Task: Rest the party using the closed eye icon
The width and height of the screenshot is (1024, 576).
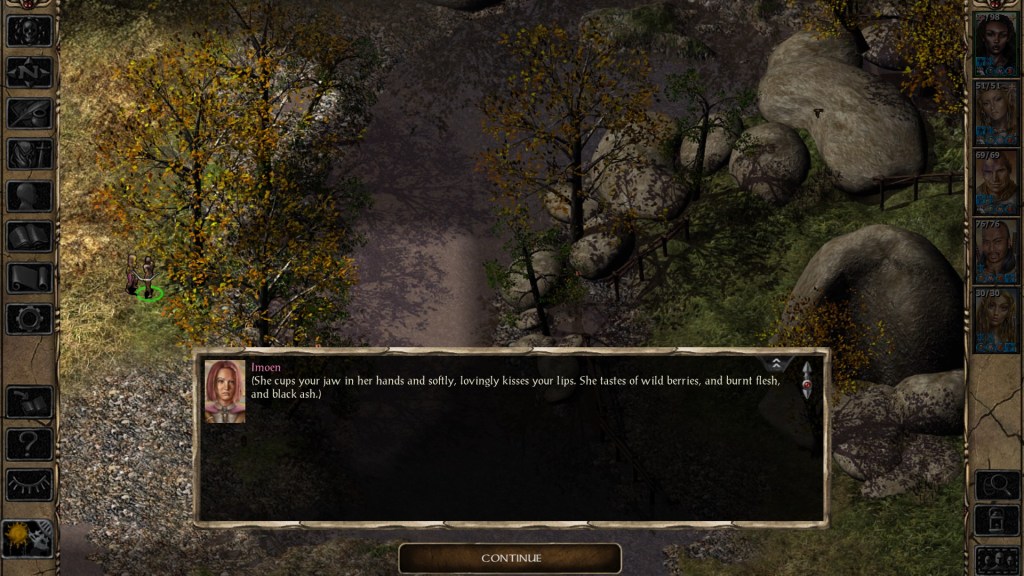Action: 29,485
